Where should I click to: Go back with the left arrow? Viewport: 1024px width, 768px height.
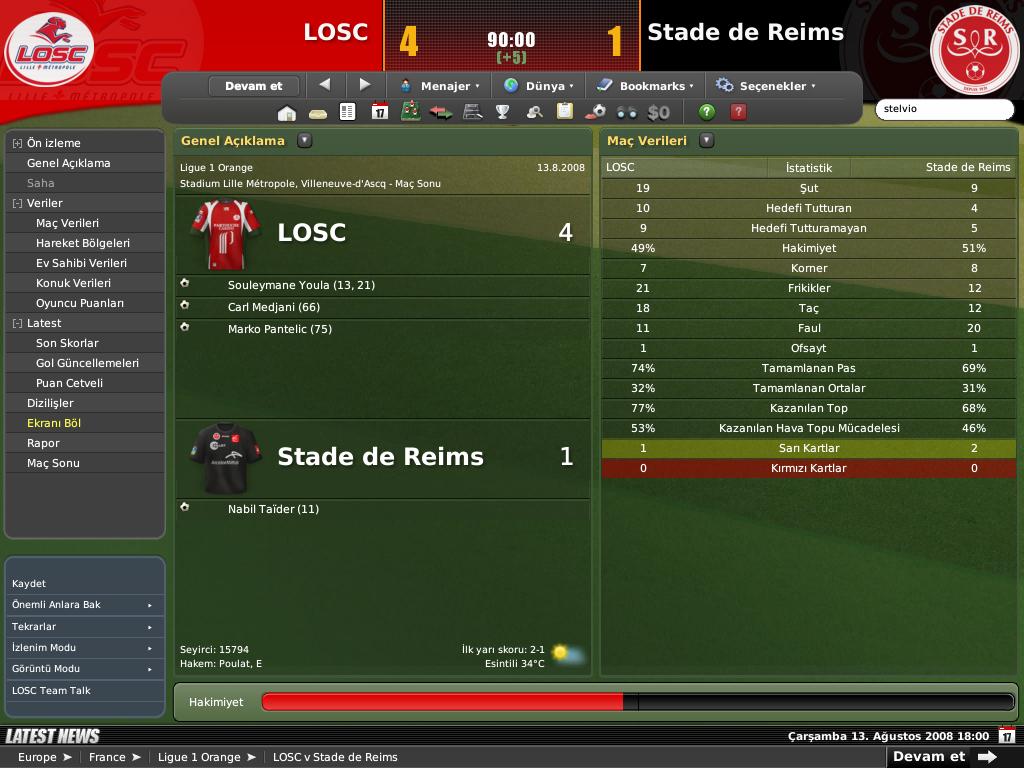coord(324,85)
